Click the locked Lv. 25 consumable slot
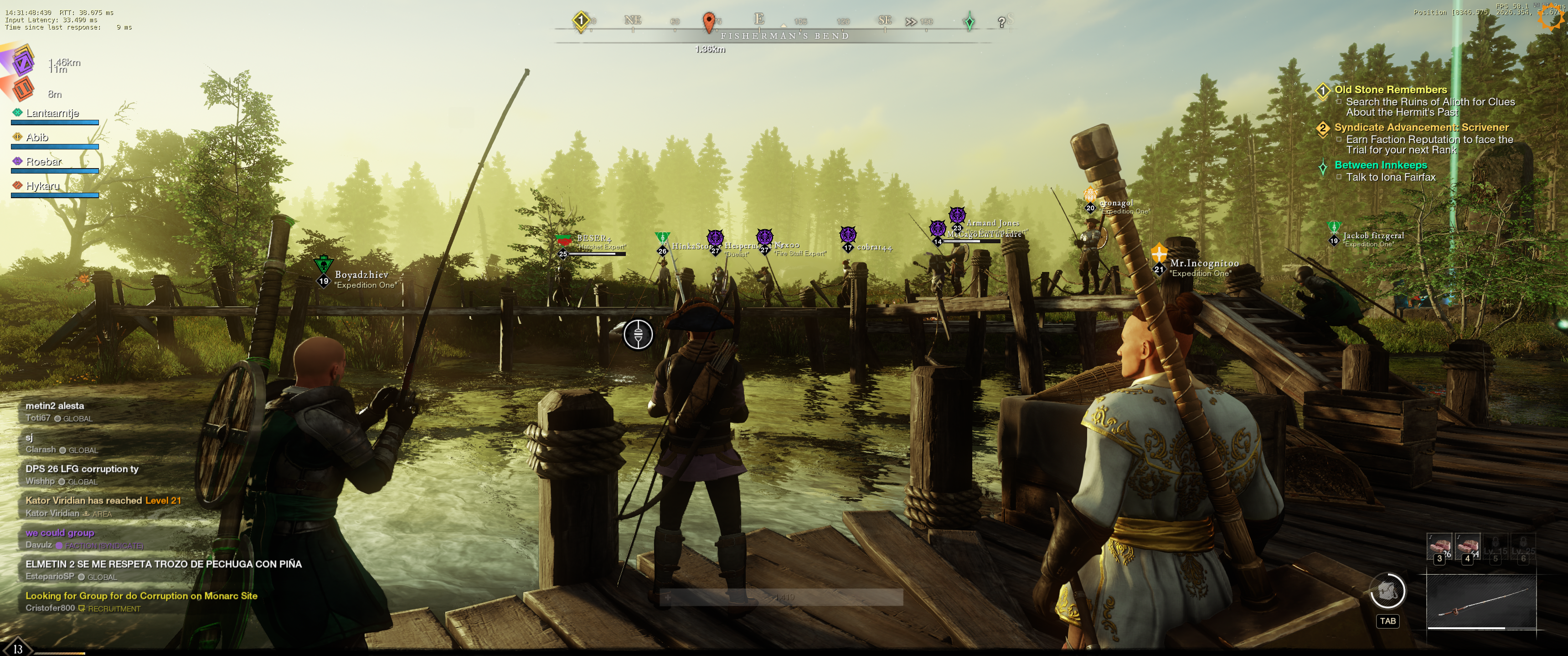Screen dimensions: 1568x656 pos(1523,548)
